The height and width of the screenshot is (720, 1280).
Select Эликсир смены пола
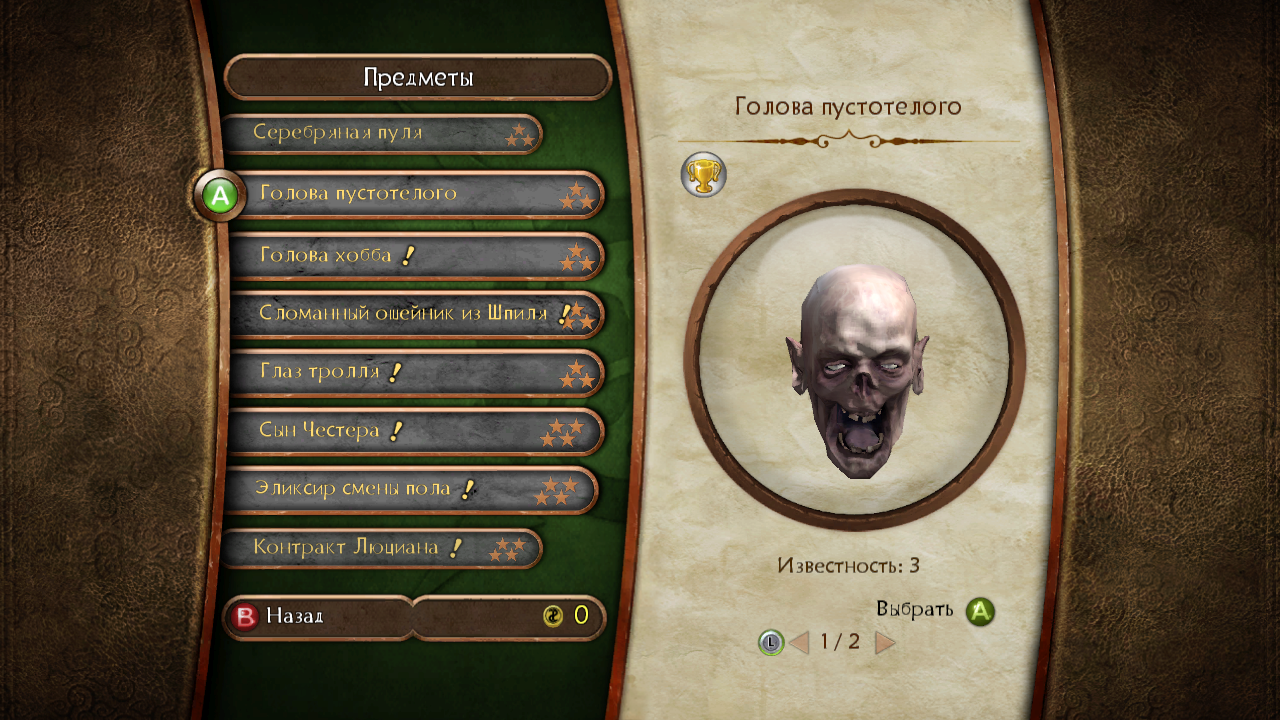(410, 490)
